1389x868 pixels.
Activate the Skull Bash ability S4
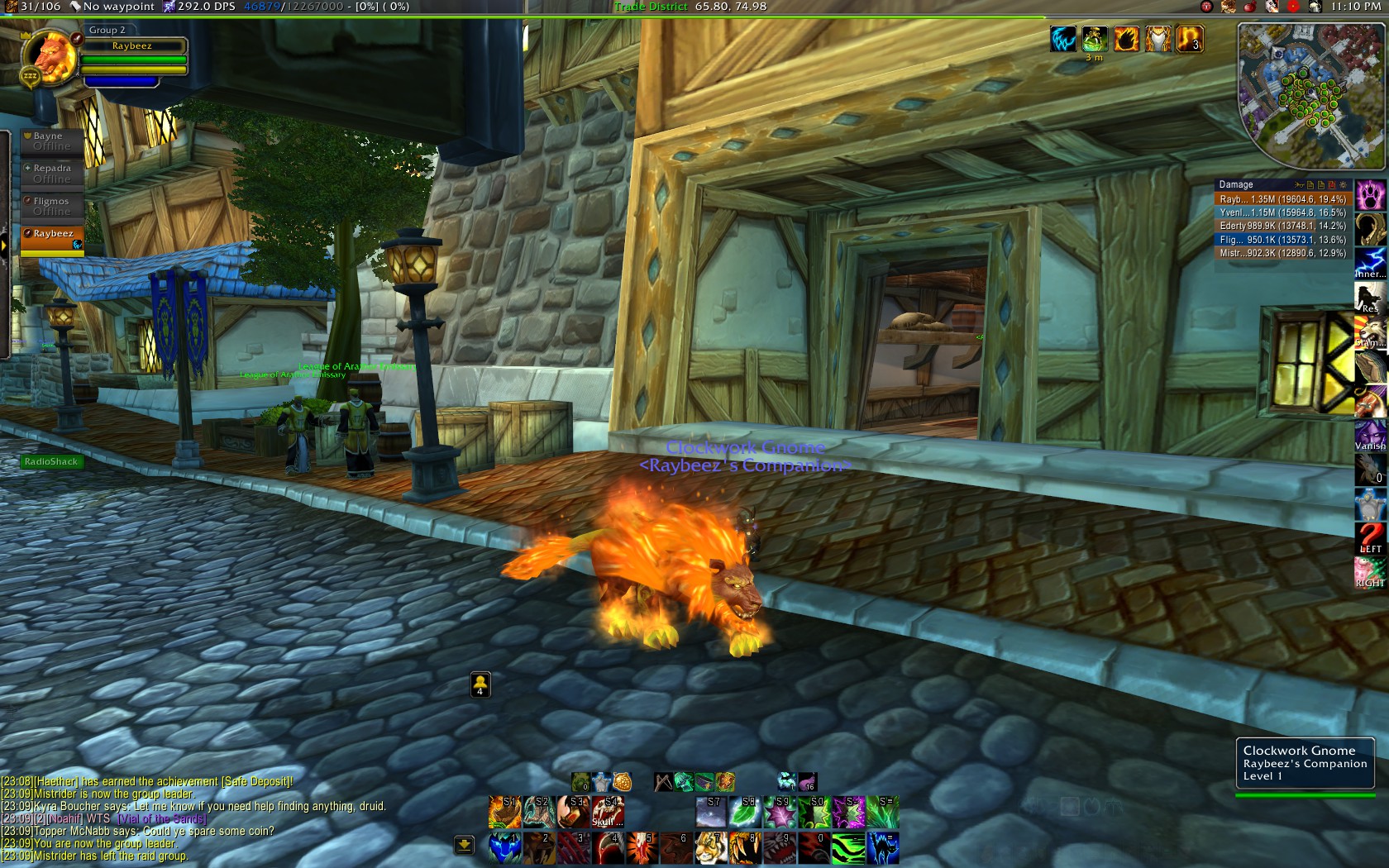click(x=608, y=812)
